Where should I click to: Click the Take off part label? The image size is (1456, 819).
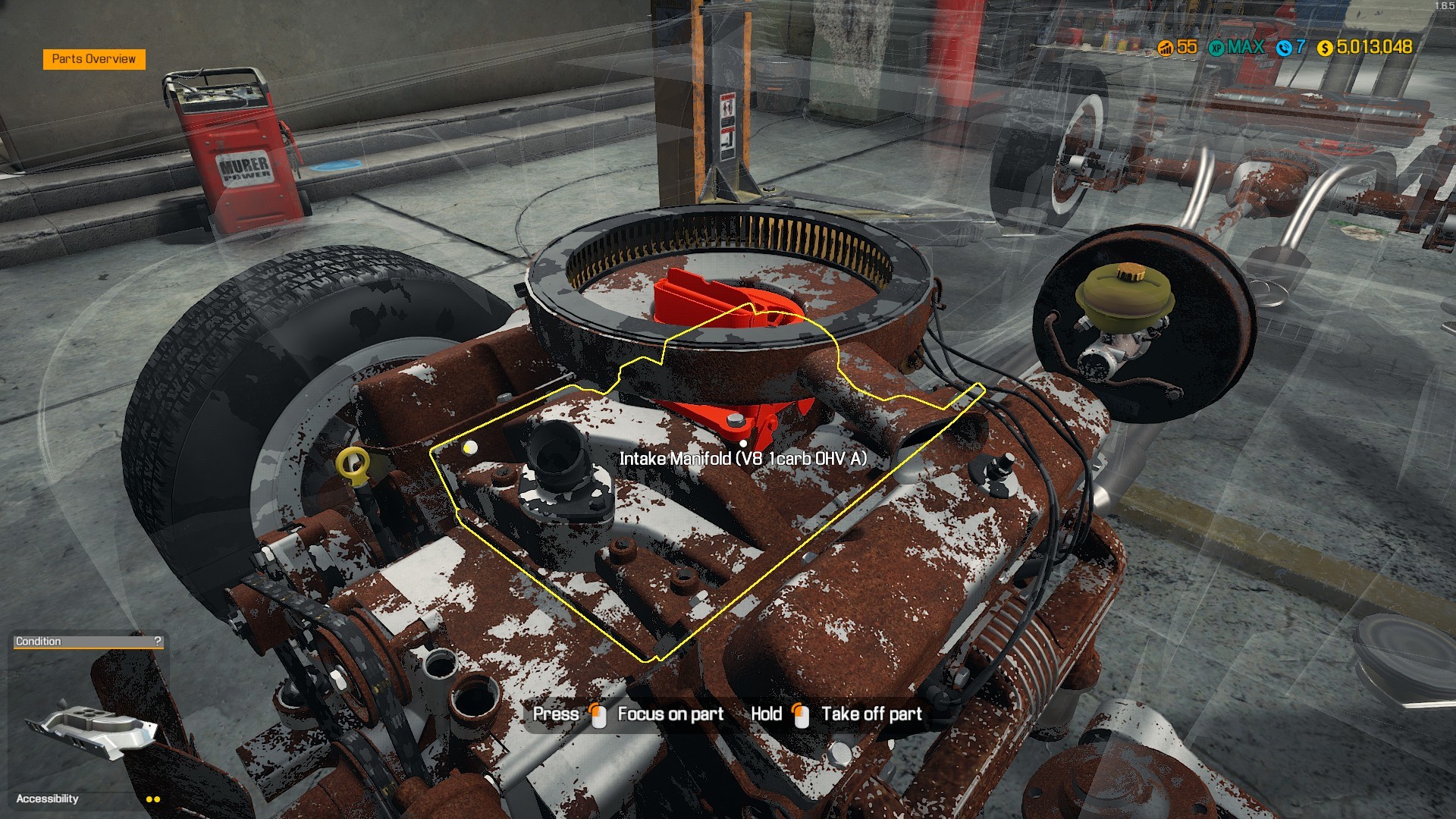tap(871, 714)
